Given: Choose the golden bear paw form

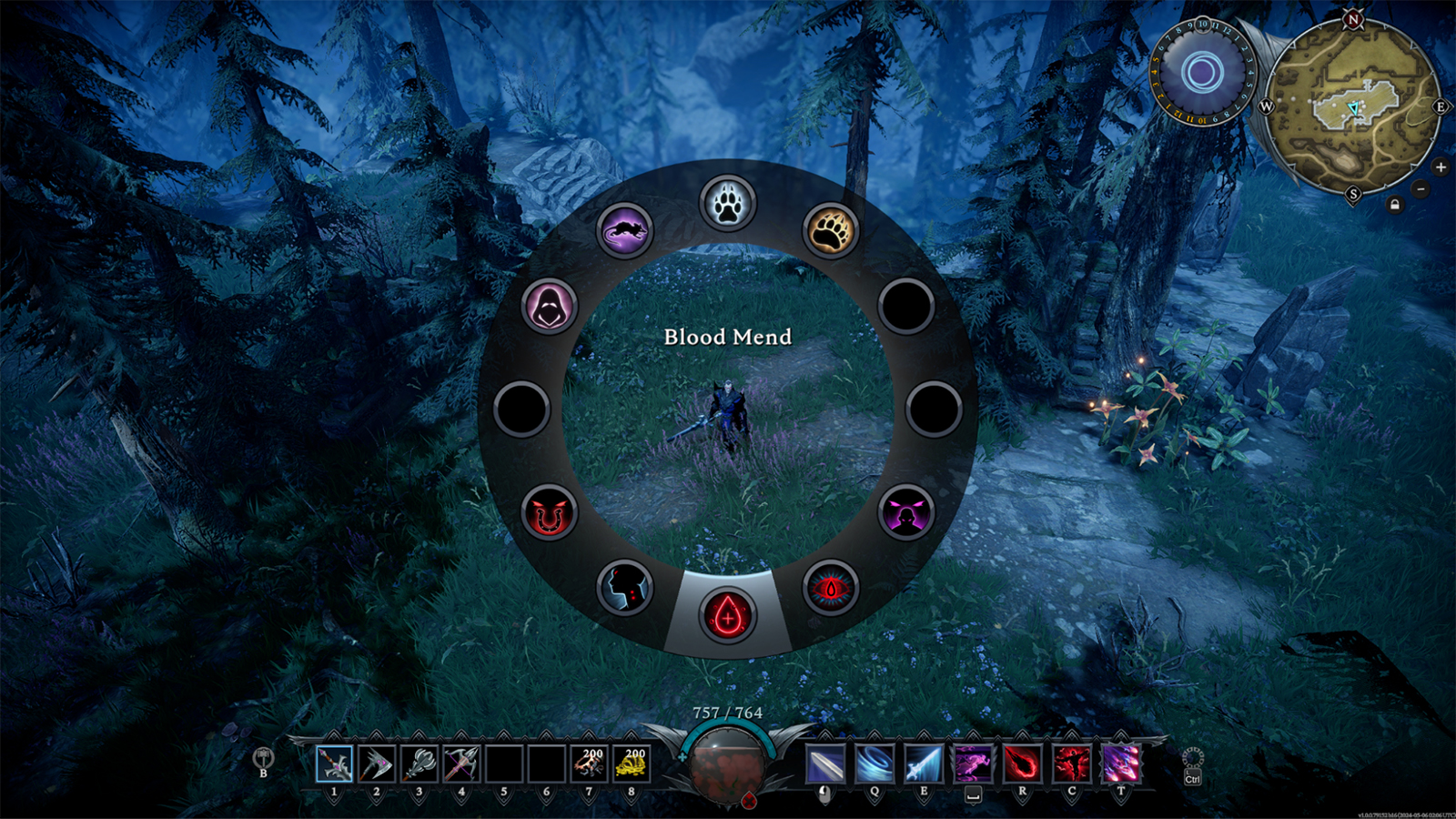Looking at the screenshot, I should point(830,230).
